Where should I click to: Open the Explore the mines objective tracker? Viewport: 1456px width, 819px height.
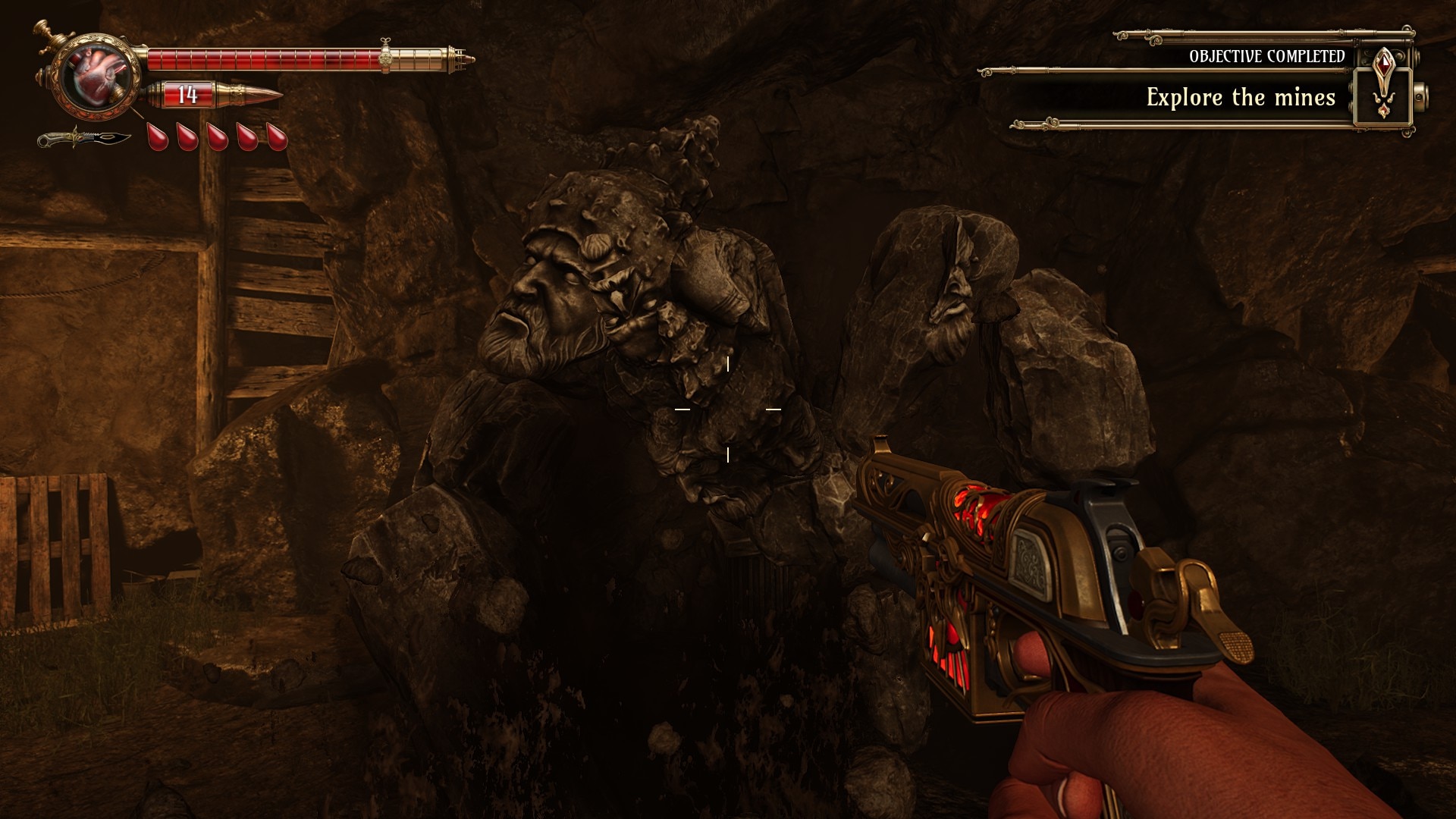click(1240, 97)
